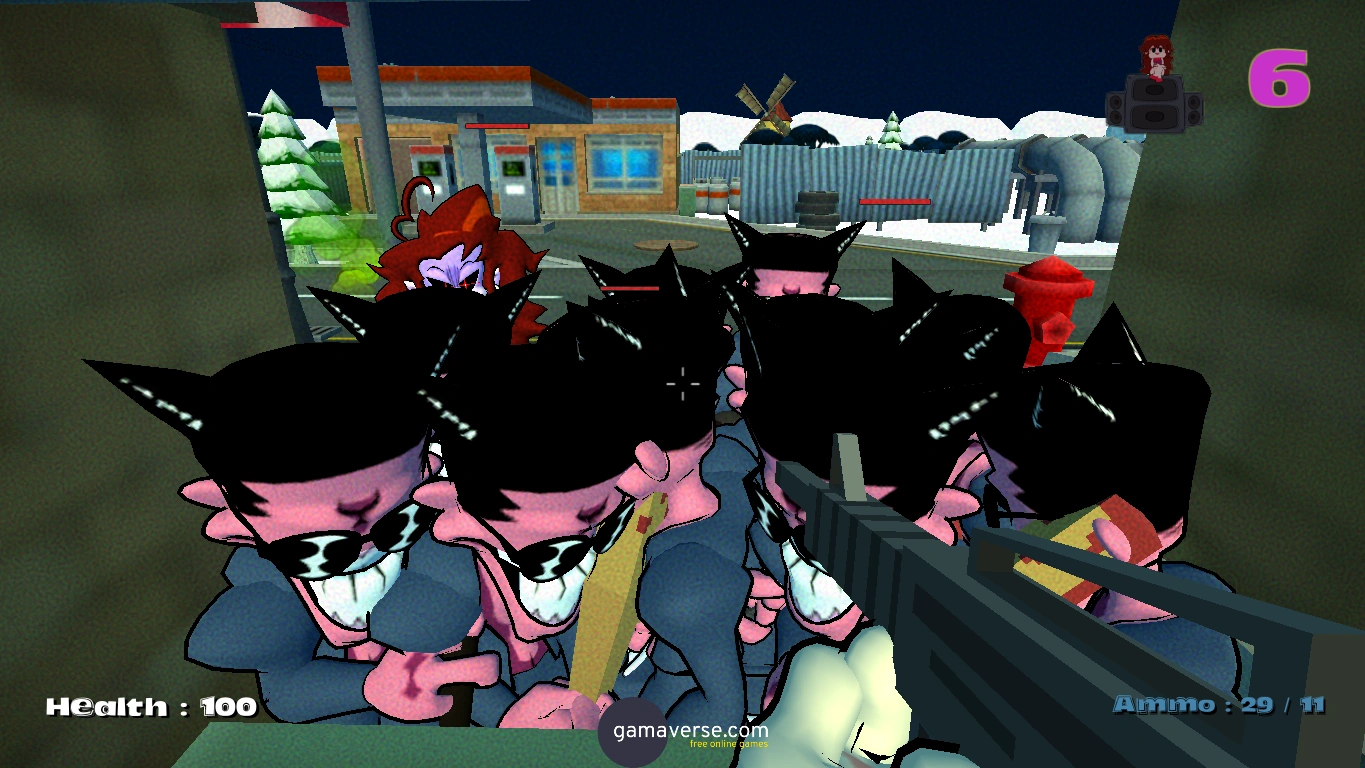Click the health bar near the barrels
Screen dimensions: 1365x768
coord(893,200)
